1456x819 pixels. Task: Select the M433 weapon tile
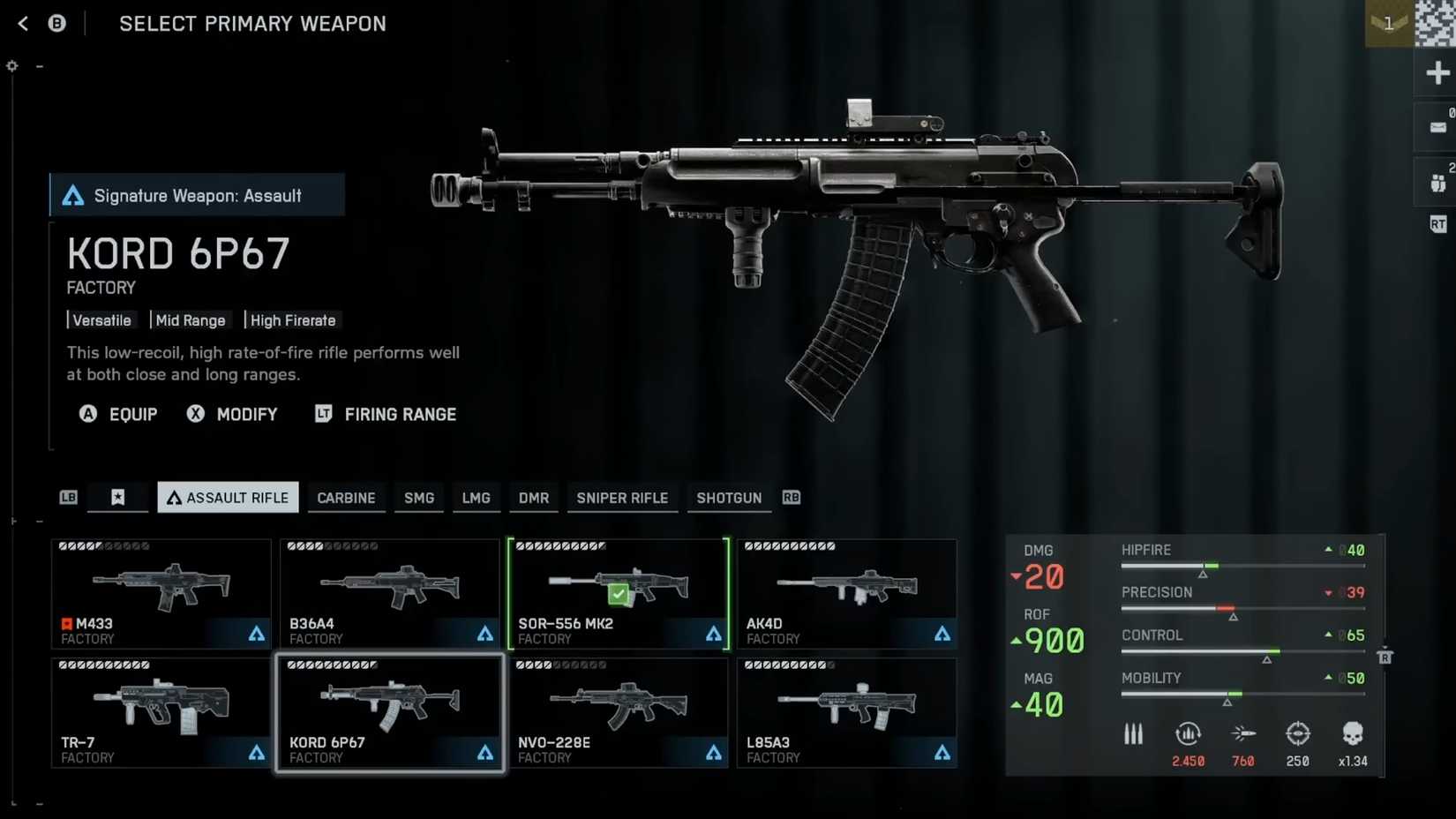pos(161,594)
